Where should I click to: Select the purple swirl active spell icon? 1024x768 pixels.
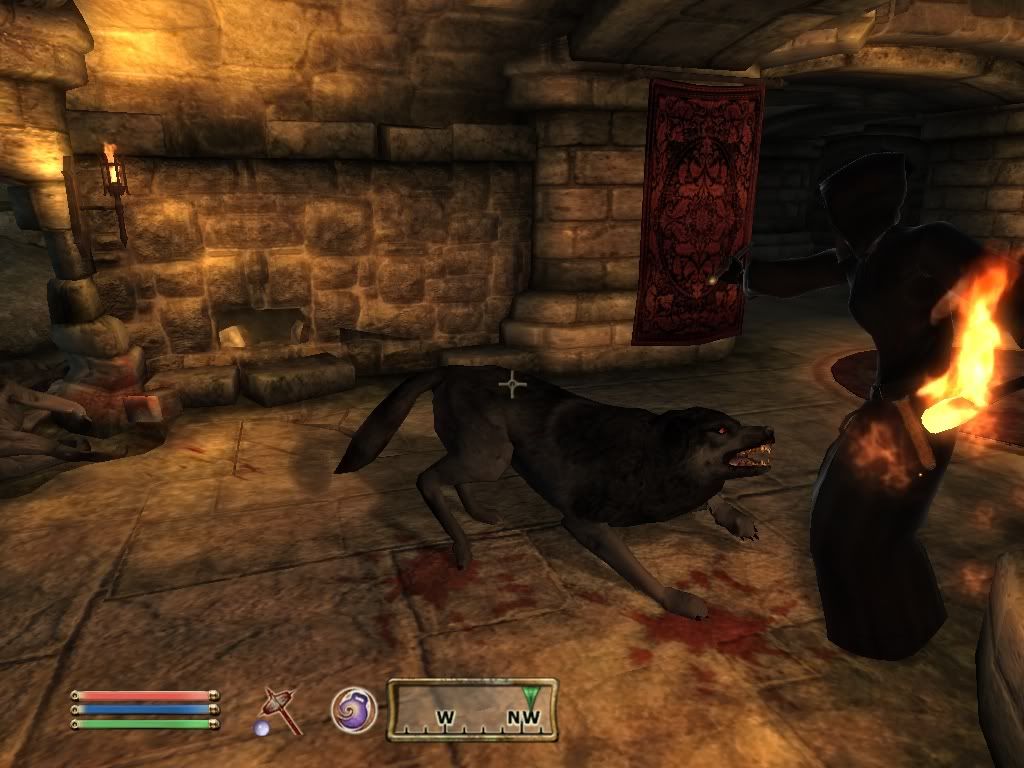click(354, 709)
